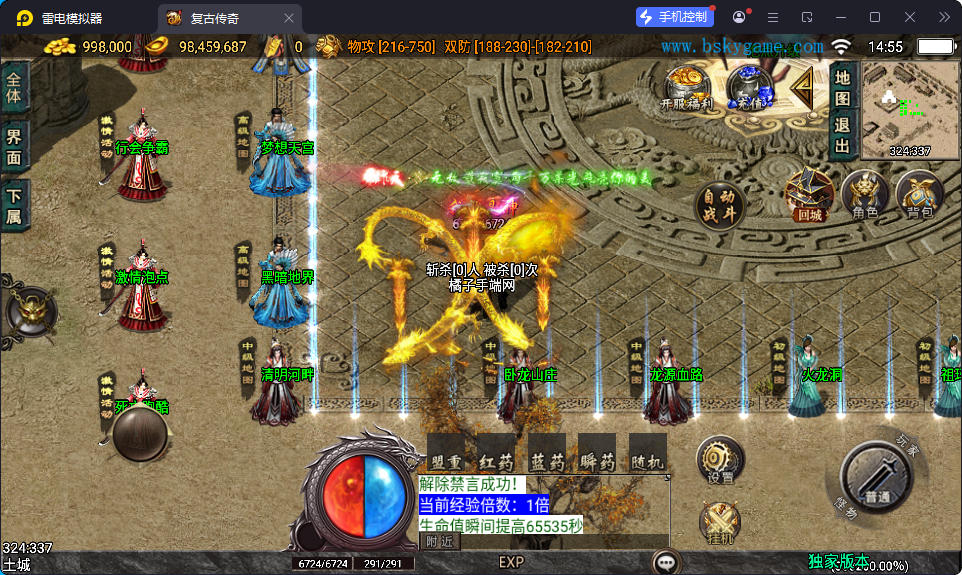Viewport: 962px width, 575px height.
Task: Collapse the top icons with the gold arrow
Action: tap(802, 91)
